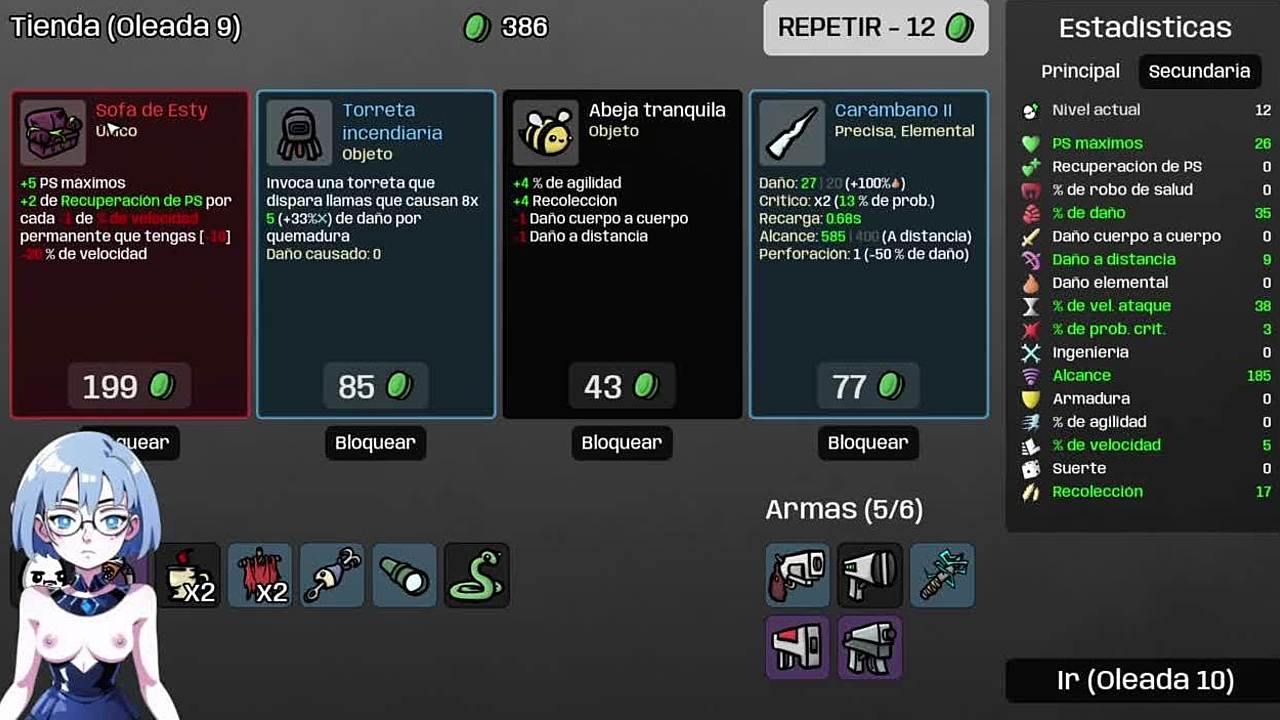Choose the blue lightning shiv weapon

(x=942, y=575)
